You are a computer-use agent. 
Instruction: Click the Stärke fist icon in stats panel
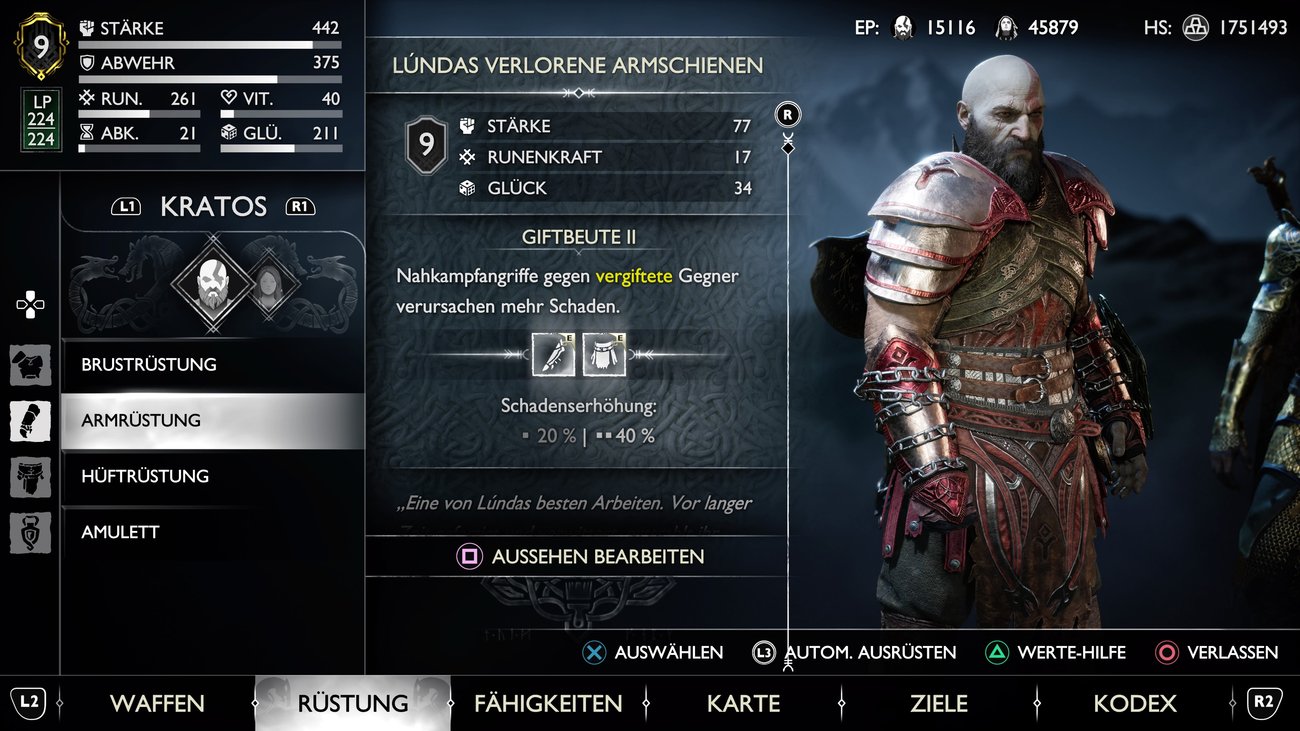pos(88,27)
